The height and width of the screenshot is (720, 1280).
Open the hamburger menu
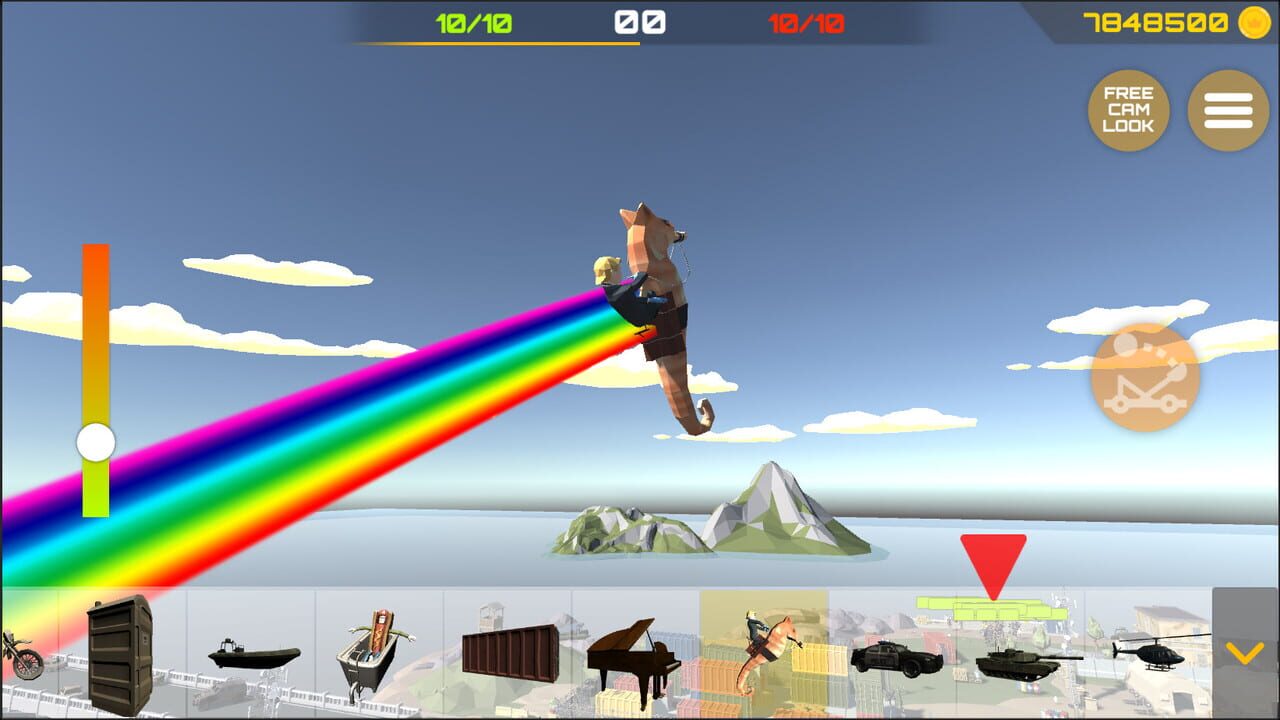[x=1228, y=110]
